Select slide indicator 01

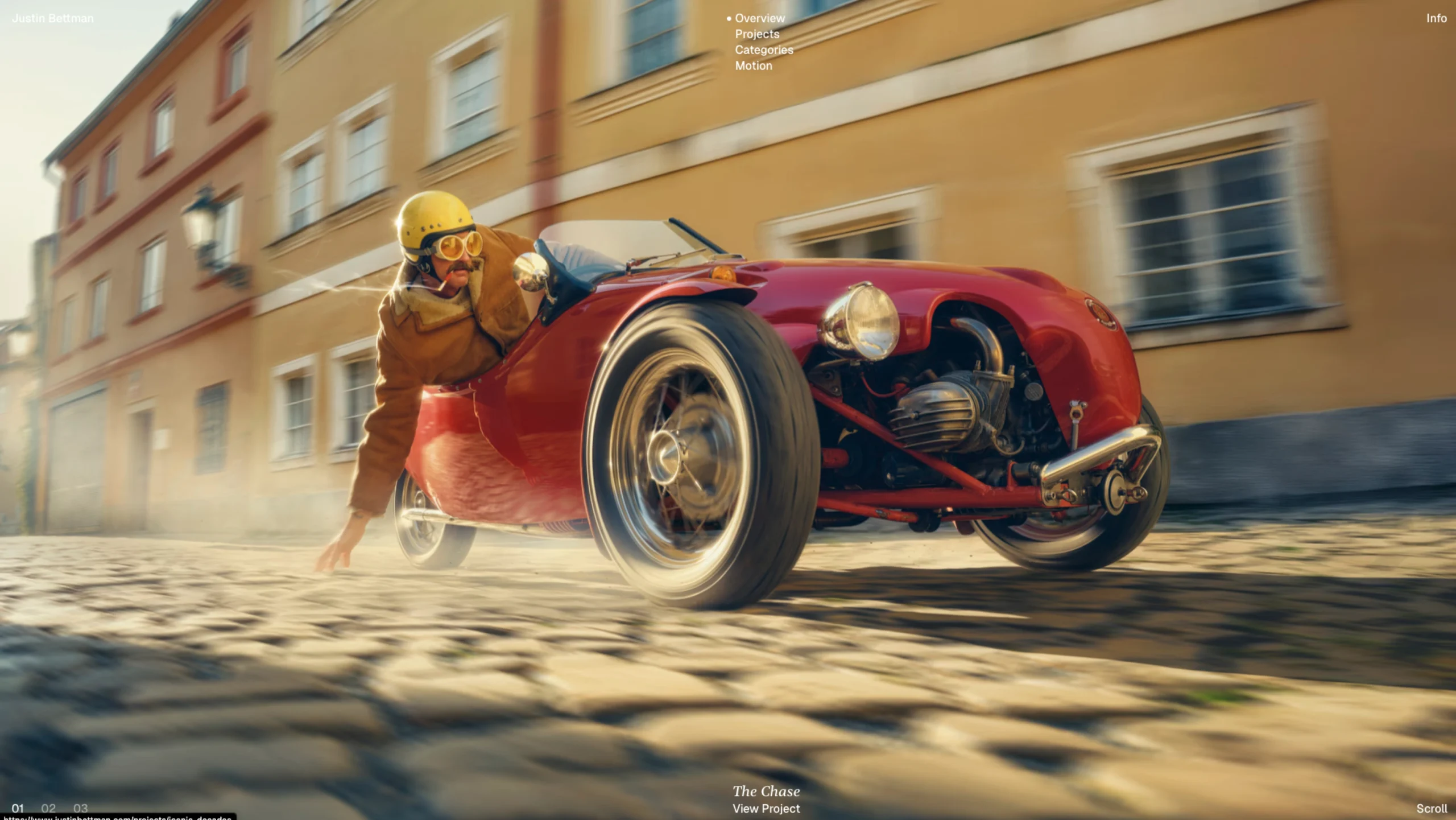point(18,808)
